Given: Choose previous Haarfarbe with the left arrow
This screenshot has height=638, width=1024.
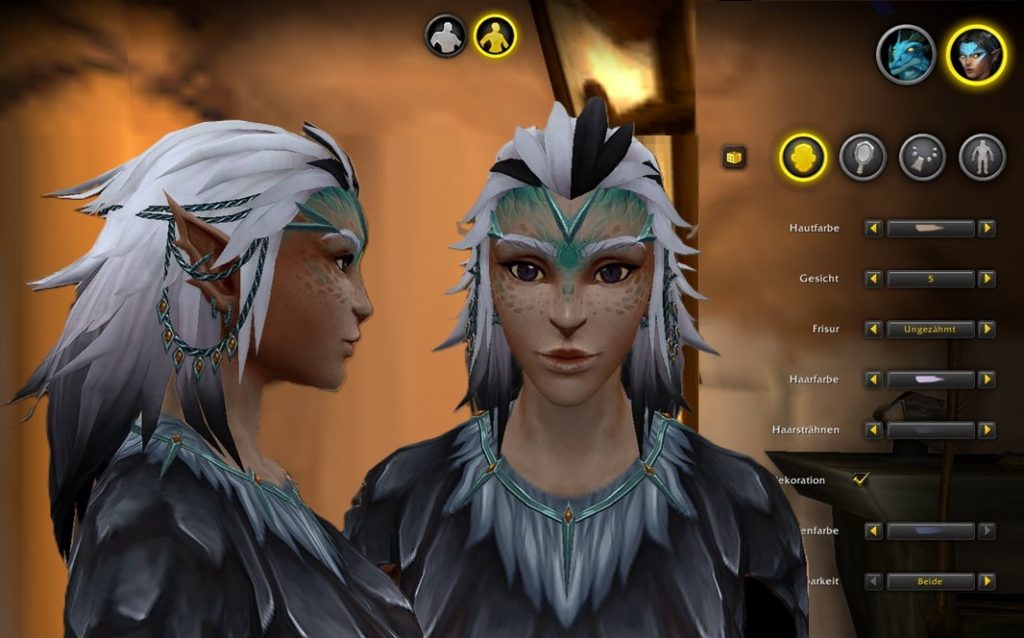Looking at the screenshot, I should pyautogui.click(x=873, y=380).
